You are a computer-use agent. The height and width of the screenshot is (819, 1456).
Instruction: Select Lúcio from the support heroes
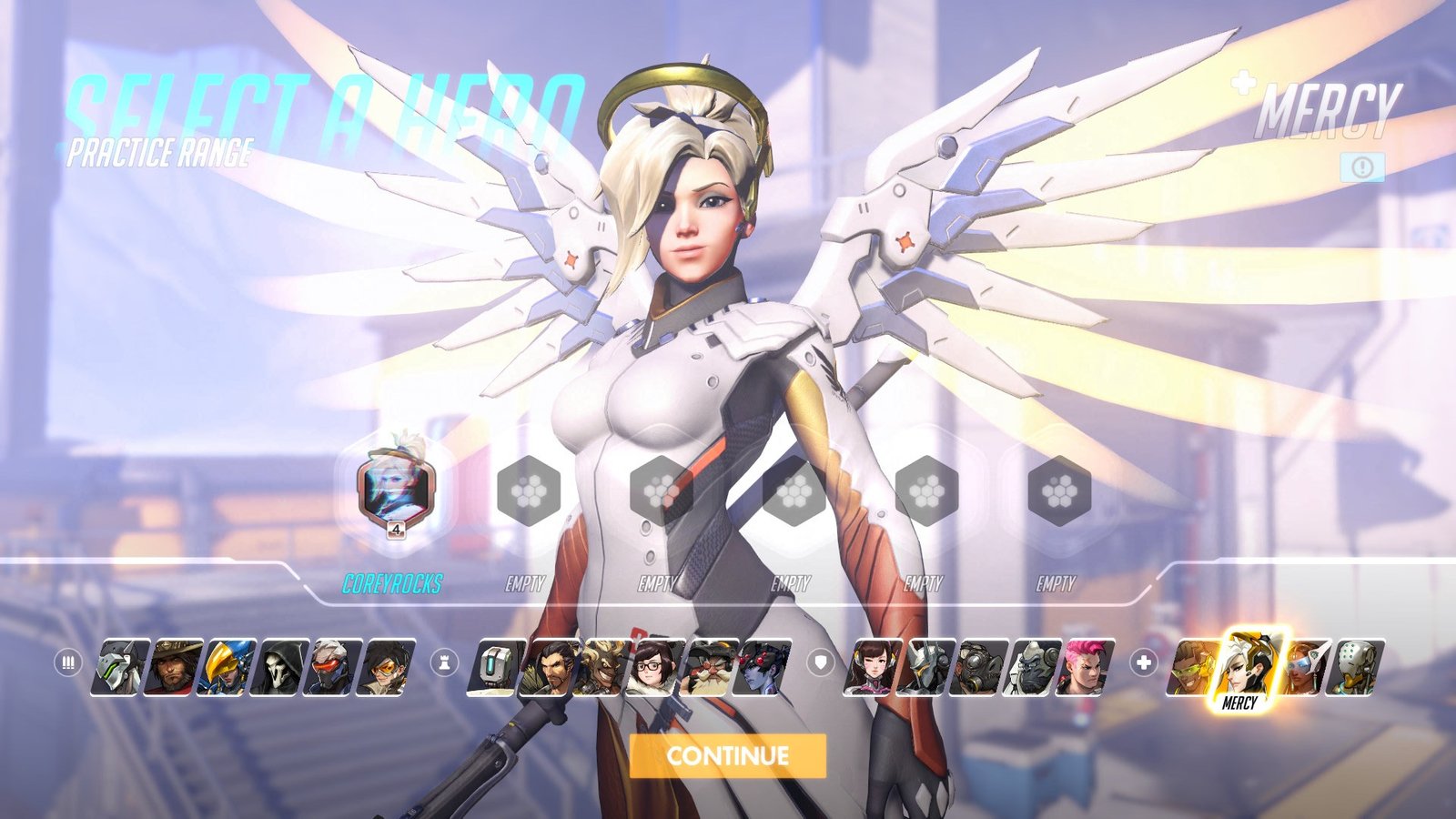[1193, 668]
